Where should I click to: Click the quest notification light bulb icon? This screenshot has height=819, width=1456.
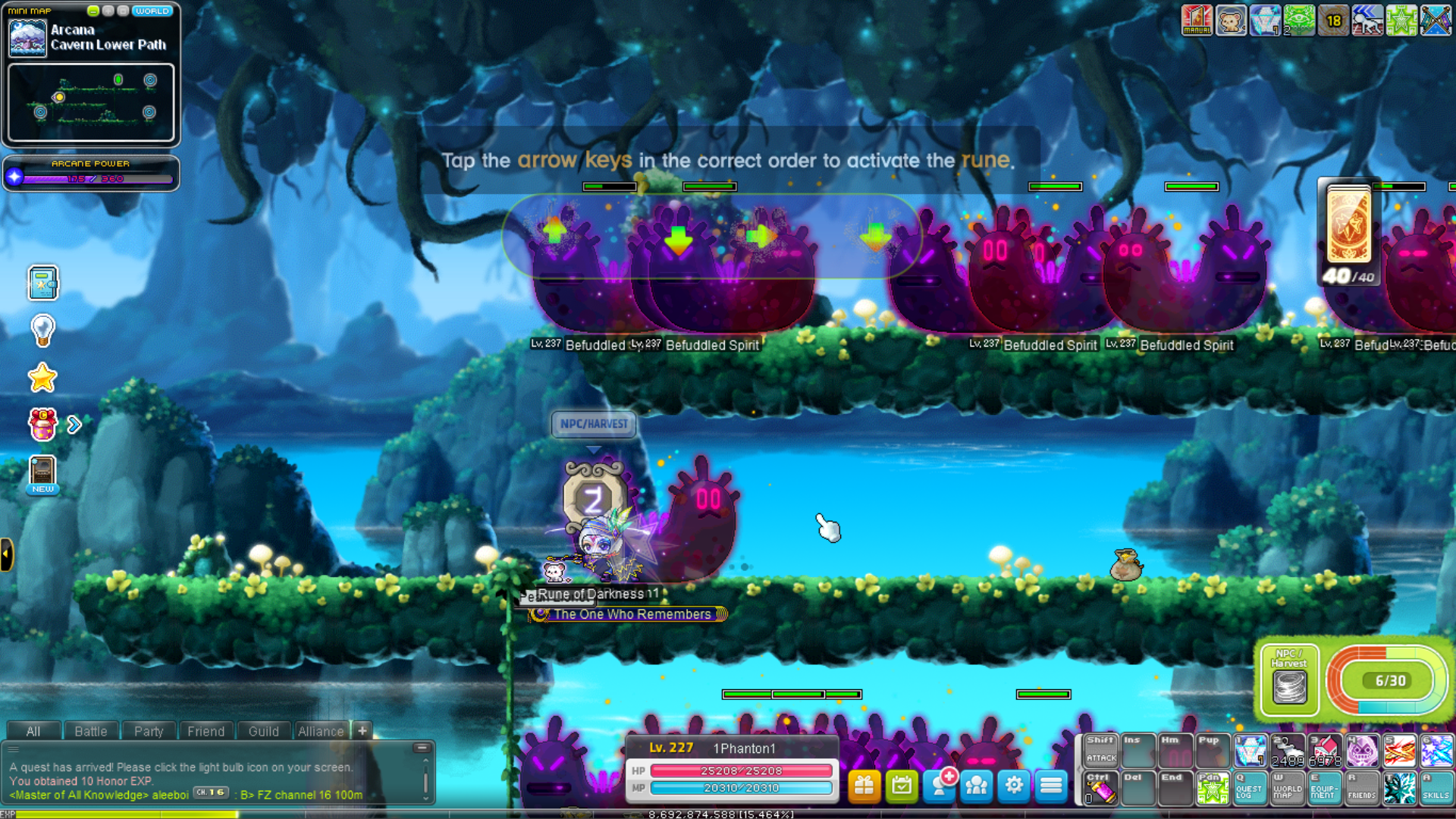[x=43, y=329]
